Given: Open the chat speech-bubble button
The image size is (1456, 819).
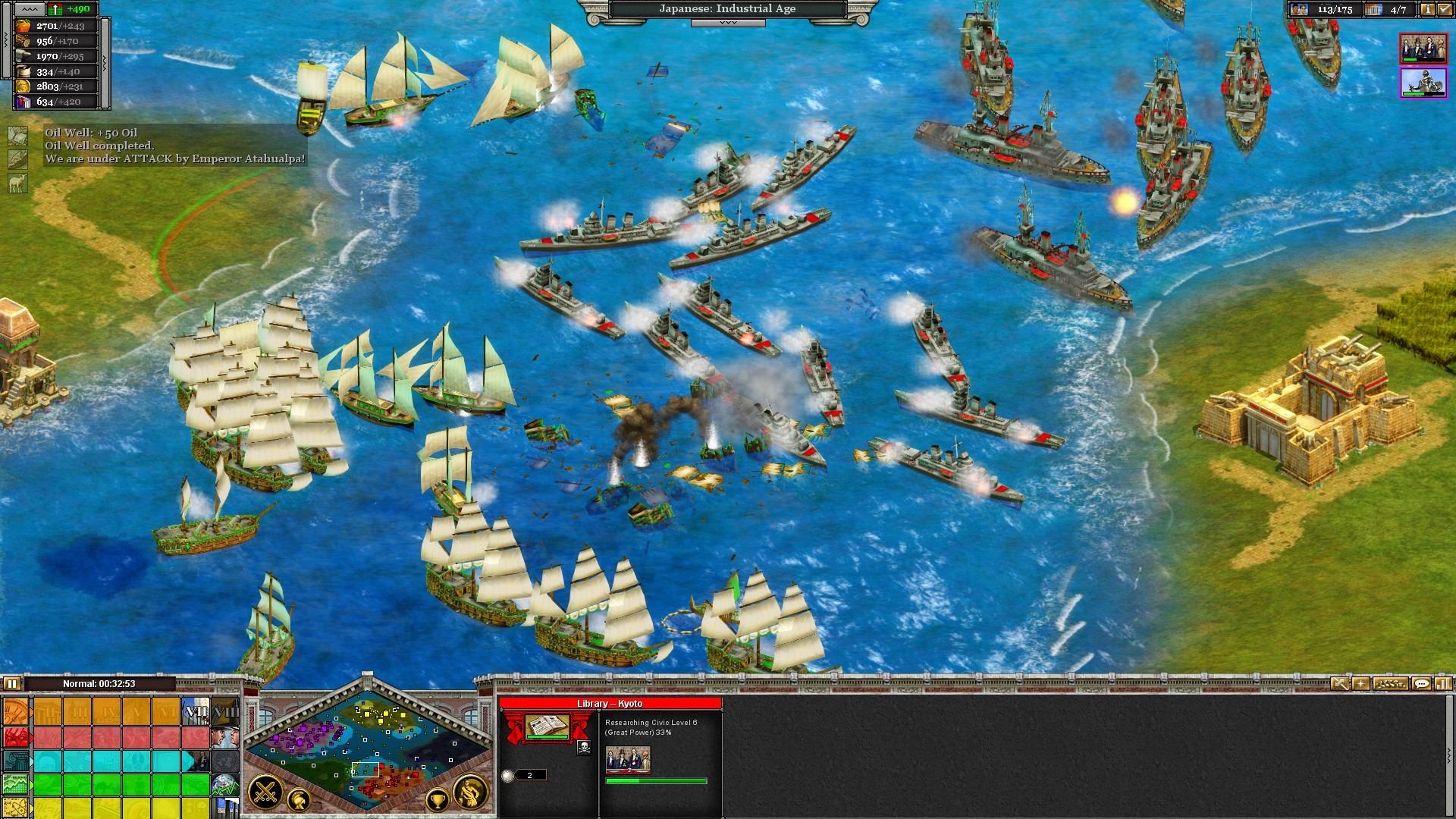Looking at the screenshot, I should point(1421,684).
